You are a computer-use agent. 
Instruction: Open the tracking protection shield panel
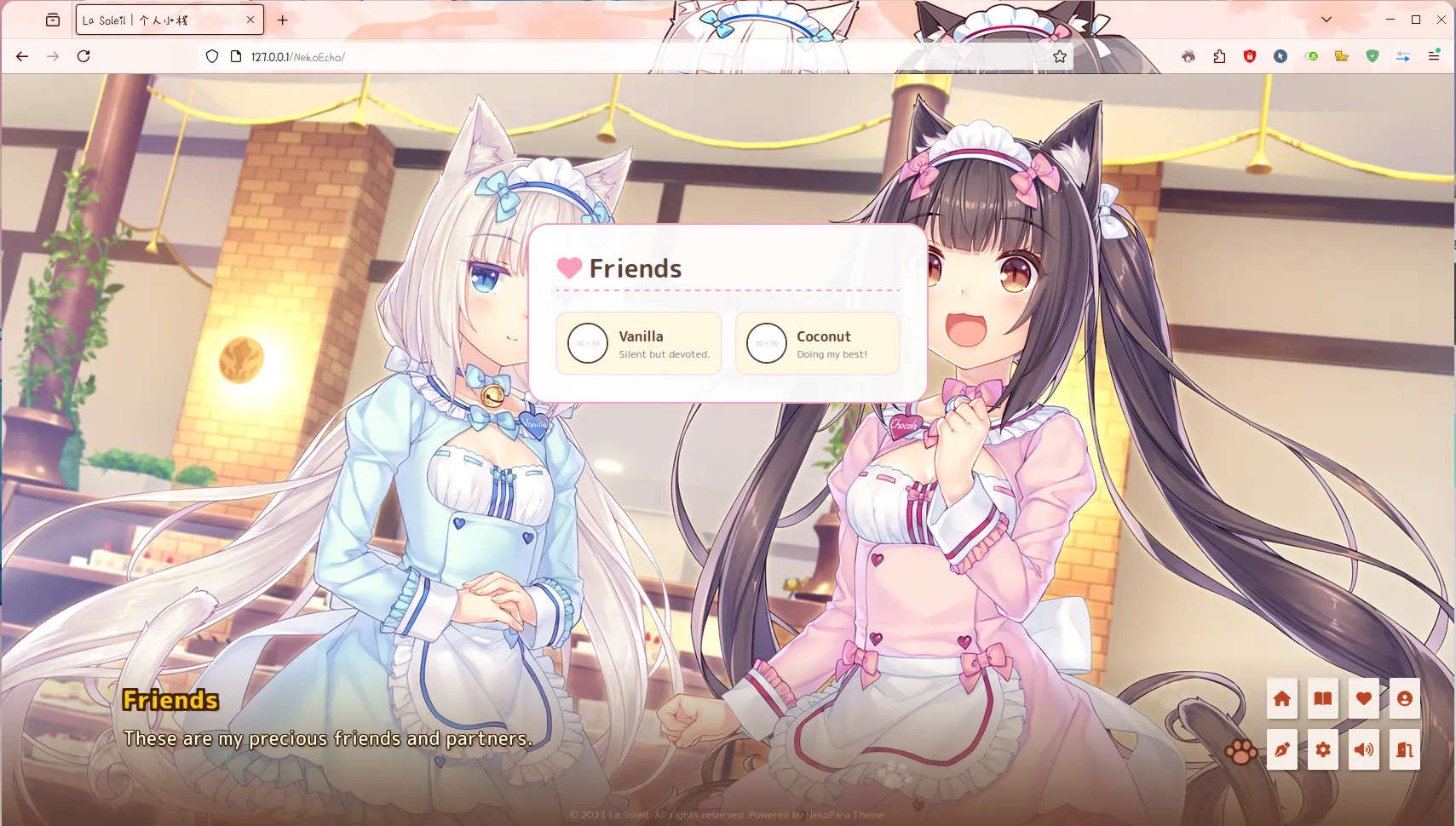click(x=212, y=56)
